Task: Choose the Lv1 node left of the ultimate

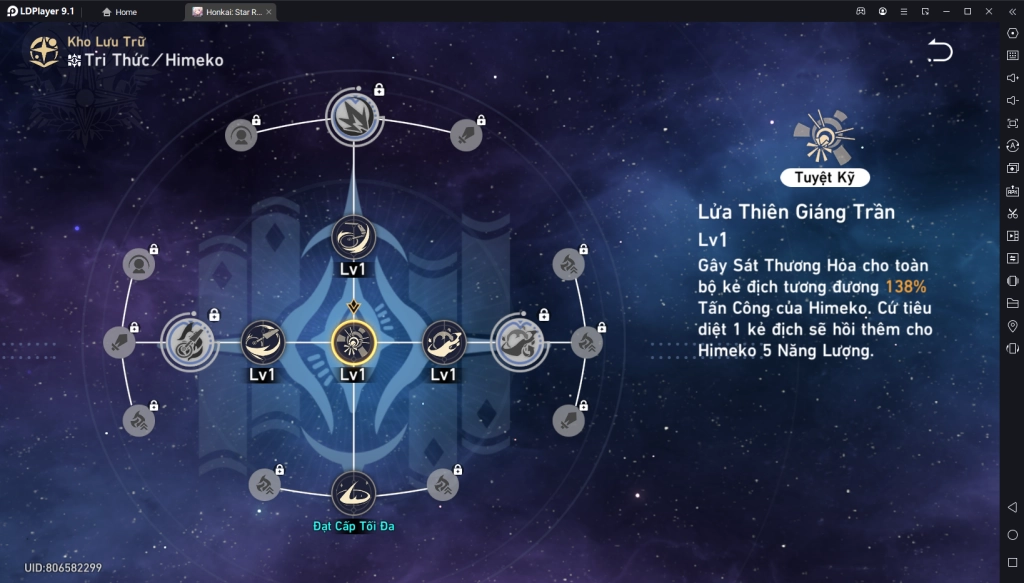Action: [x=263, y=342]
